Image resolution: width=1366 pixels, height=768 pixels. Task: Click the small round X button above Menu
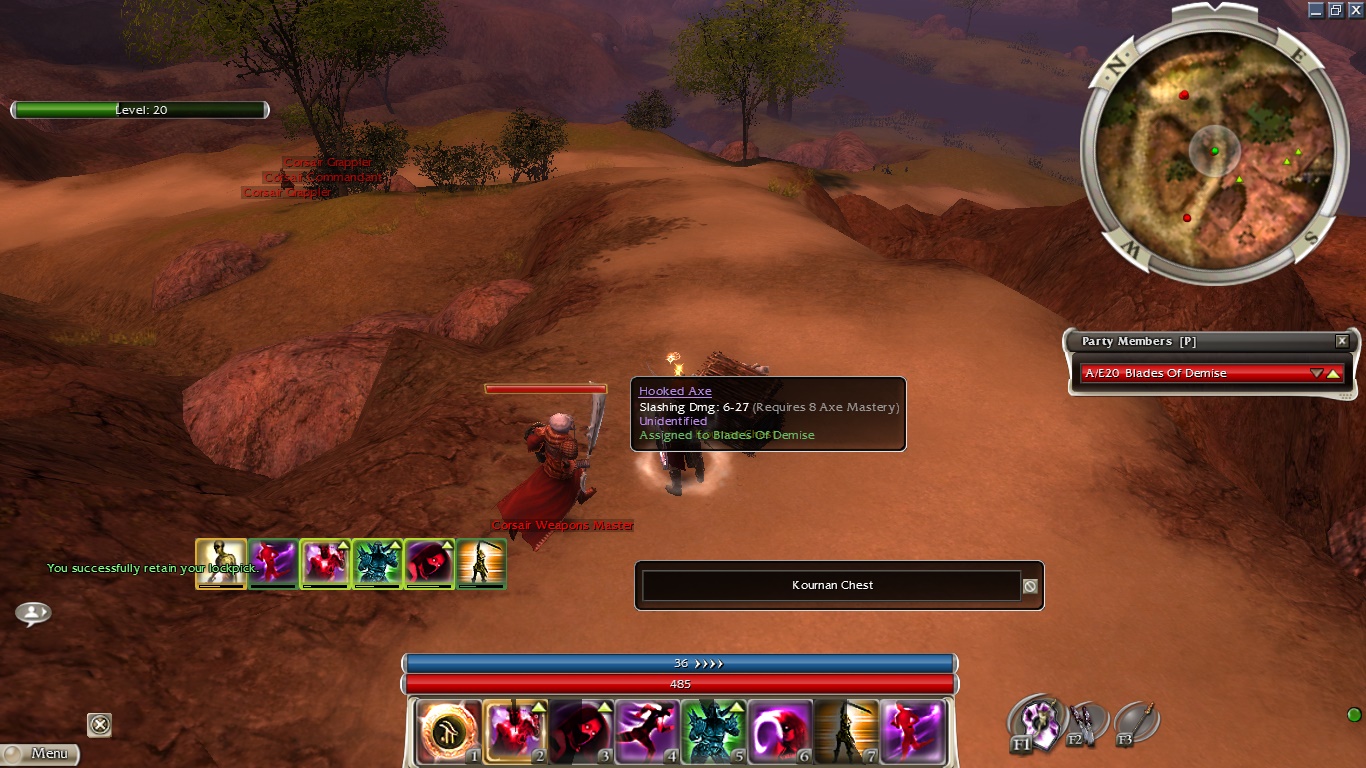click(x=99, y=724)
